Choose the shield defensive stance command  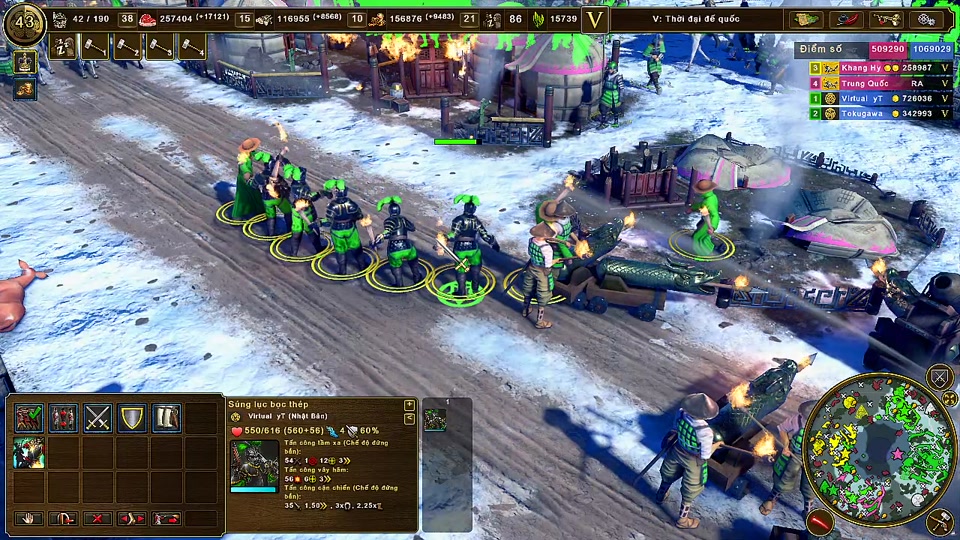pos(132,418)
